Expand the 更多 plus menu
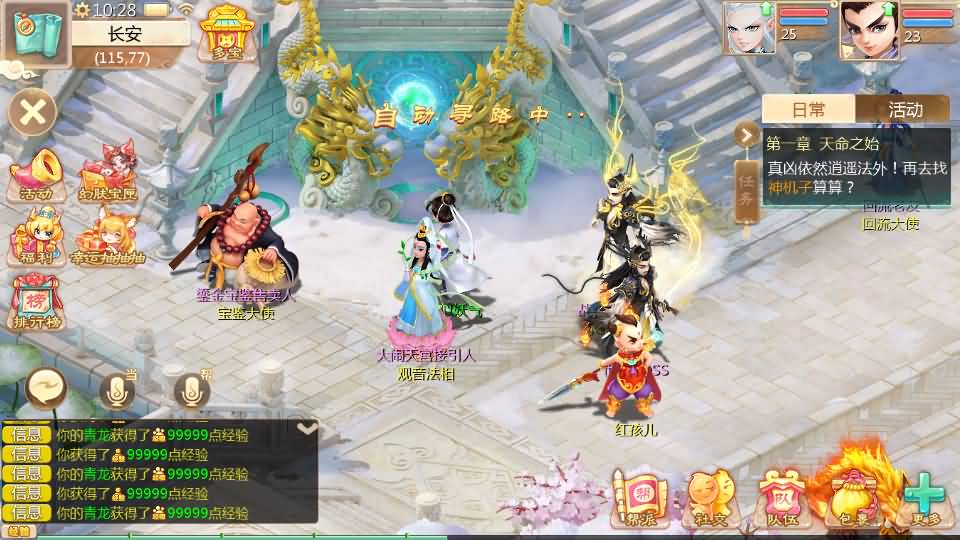Viewport: 960px width, 540px height. pos(925,497)
